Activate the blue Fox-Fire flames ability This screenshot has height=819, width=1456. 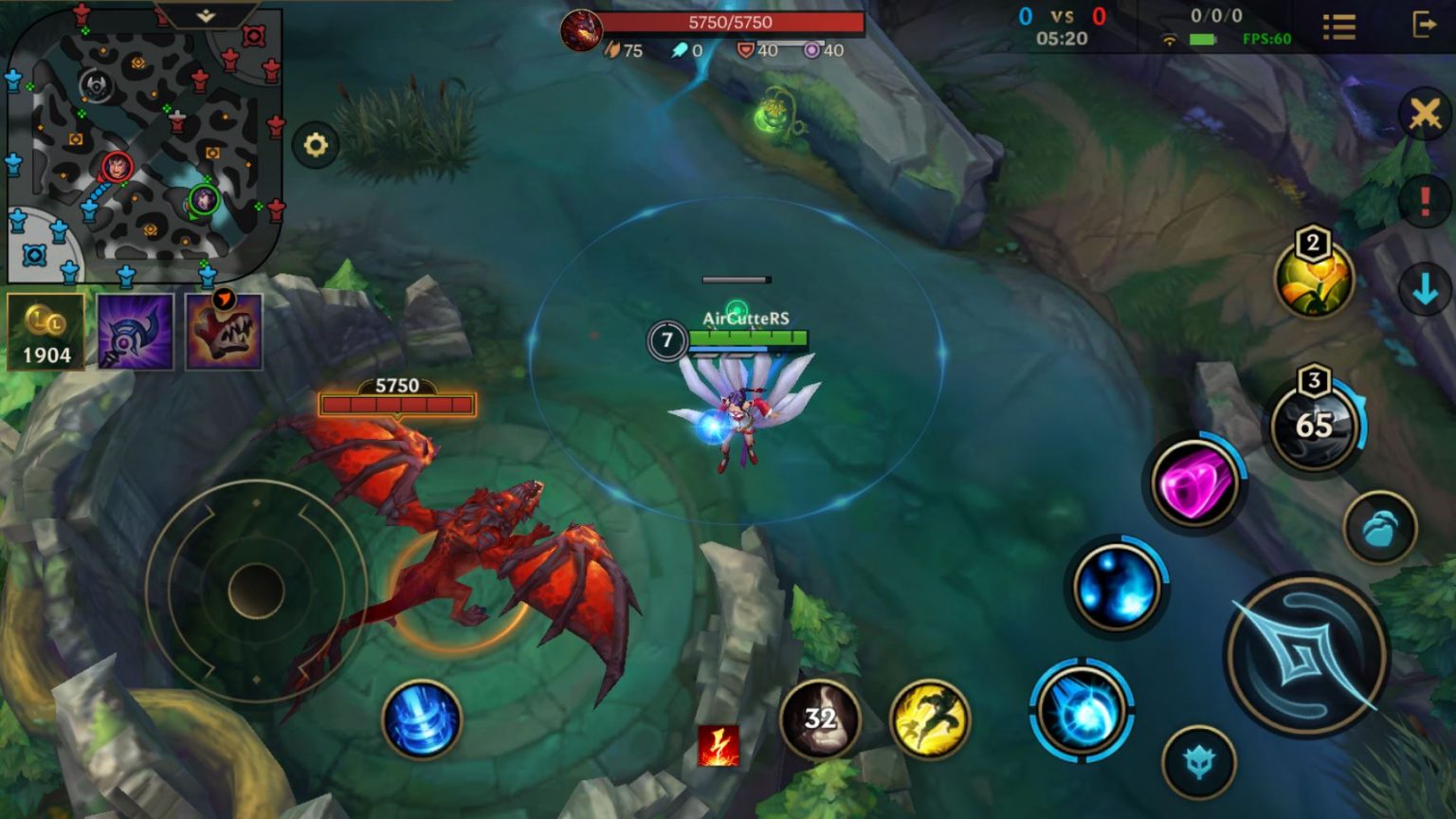pos(1117,588)
